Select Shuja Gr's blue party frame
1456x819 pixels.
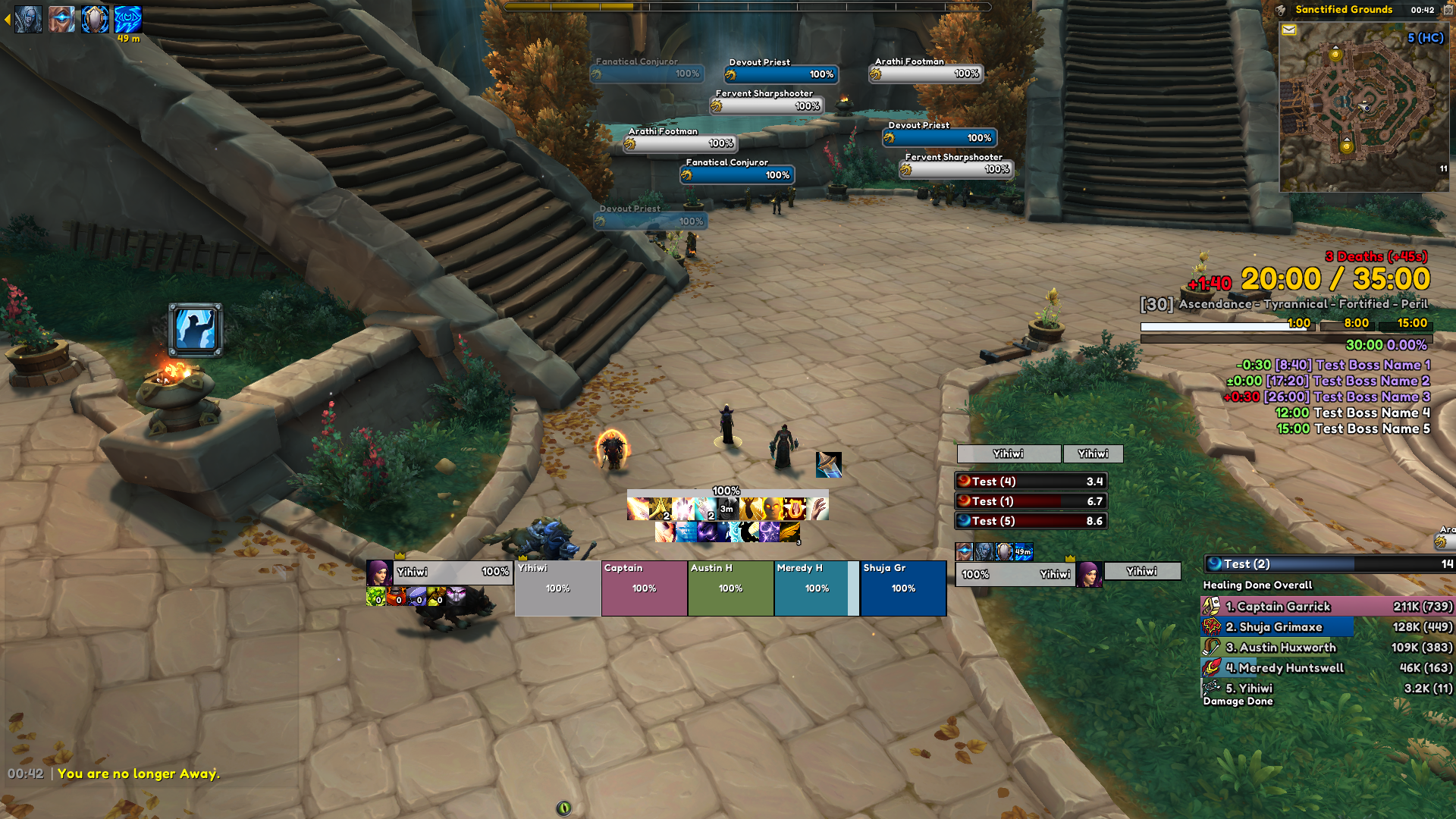903,588
